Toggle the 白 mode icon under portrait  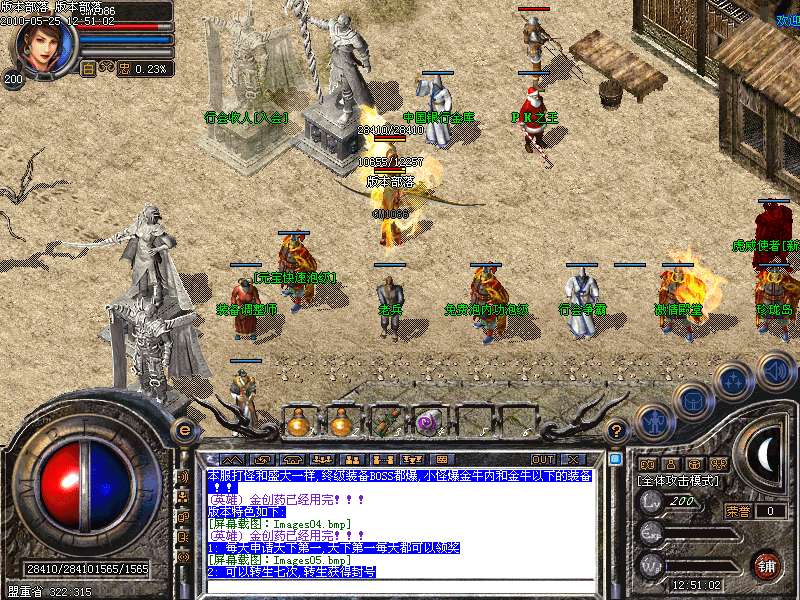pyautogui.click(x=88, y=69)
